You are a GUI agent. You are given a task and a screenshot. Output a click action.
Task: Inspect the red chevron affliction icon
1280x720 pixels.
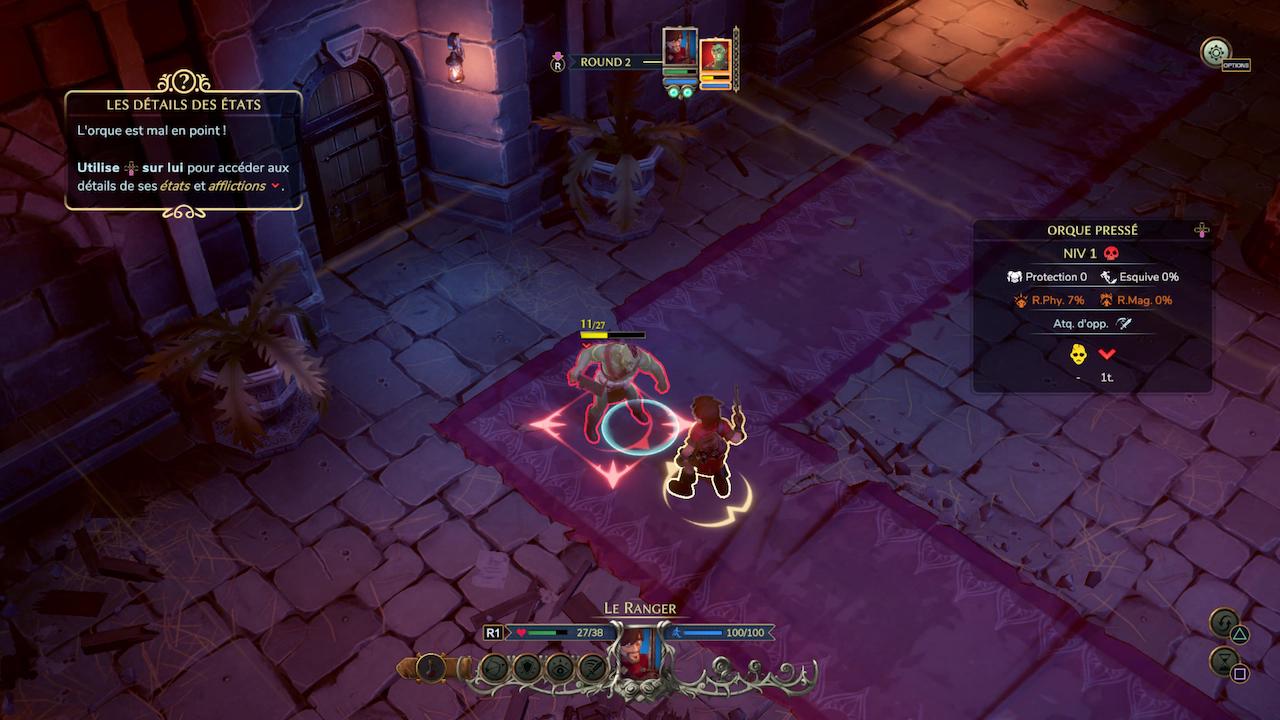[1107, 353]
